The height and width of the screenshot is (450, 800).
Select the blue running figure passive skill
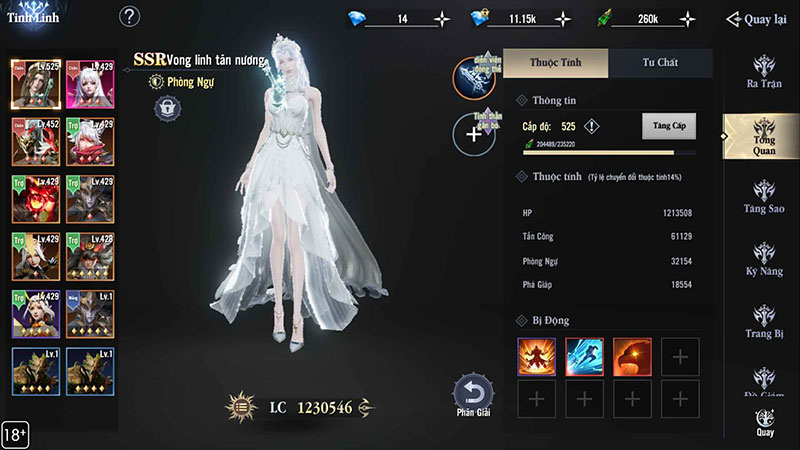(584, 357)
